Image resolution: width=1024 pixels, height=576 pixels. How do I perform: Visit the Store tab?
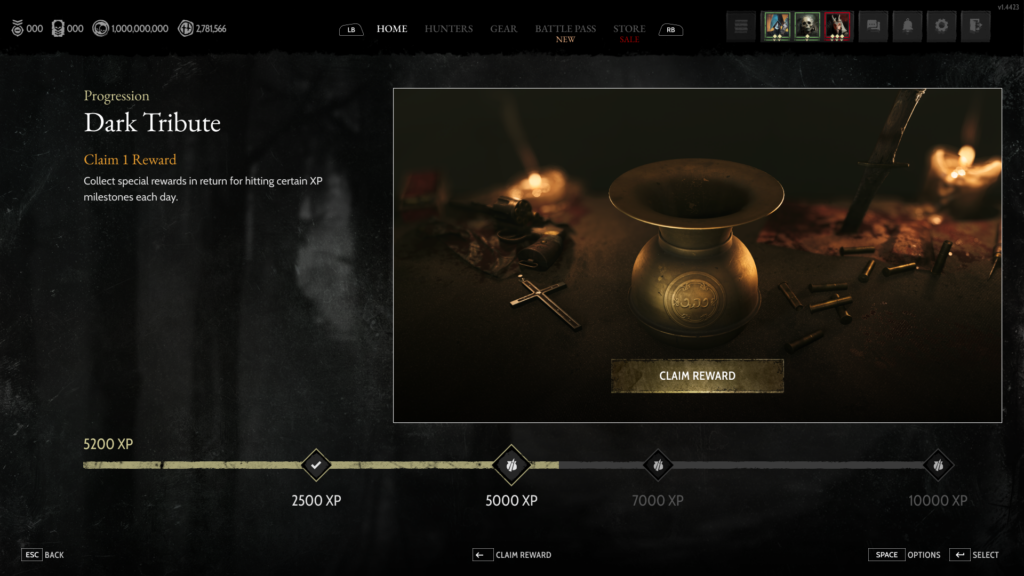click(629, 30)
